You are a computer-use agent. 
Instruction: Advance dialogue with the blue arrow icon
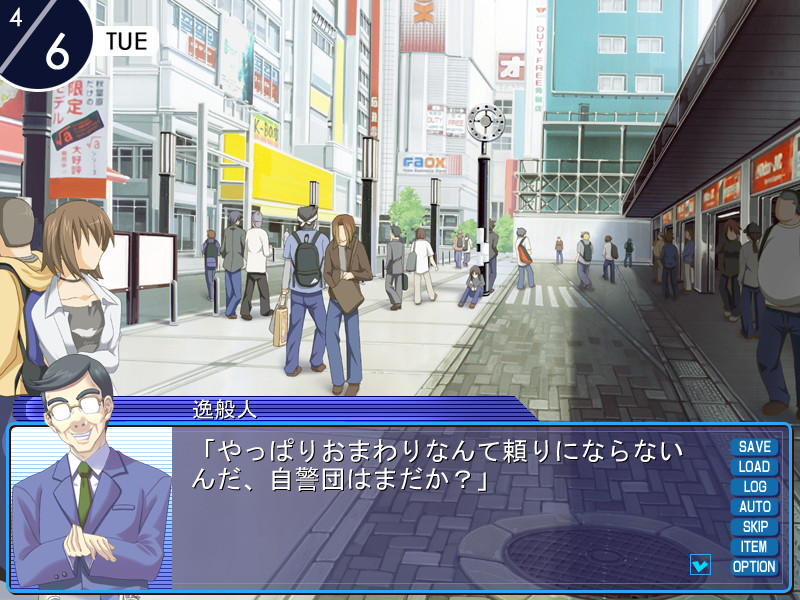(x=700, y=565)
